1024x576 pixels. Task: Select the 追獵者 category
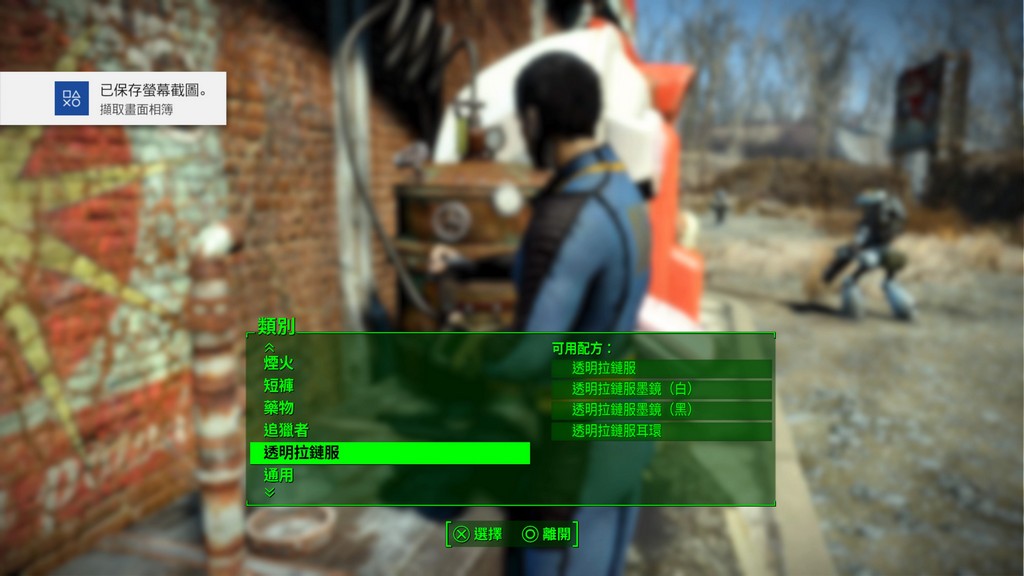pos(286,430)
